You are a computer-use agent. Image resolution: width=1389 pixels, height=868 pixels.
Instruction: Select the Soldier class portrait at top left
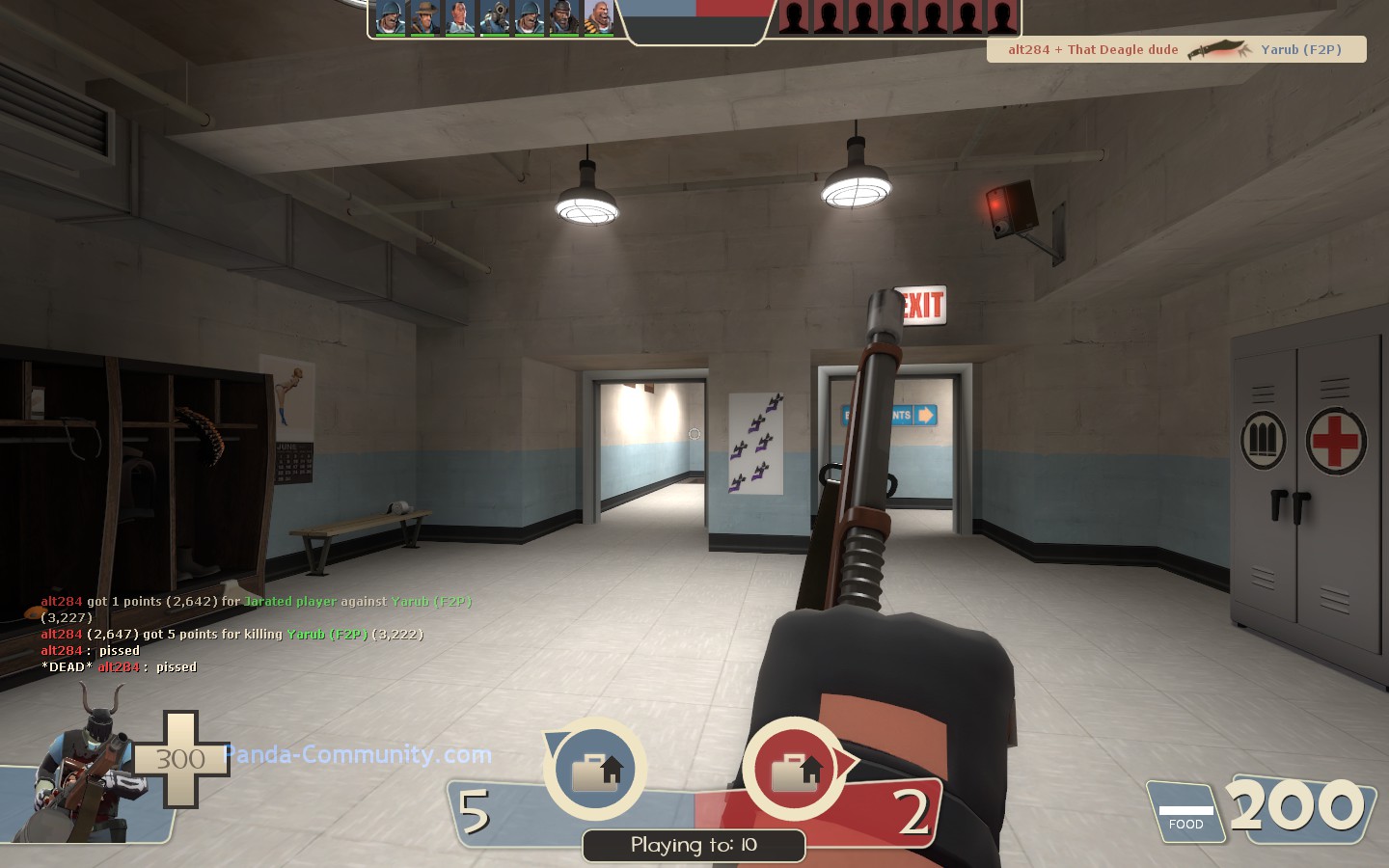(x=391, y=14)
